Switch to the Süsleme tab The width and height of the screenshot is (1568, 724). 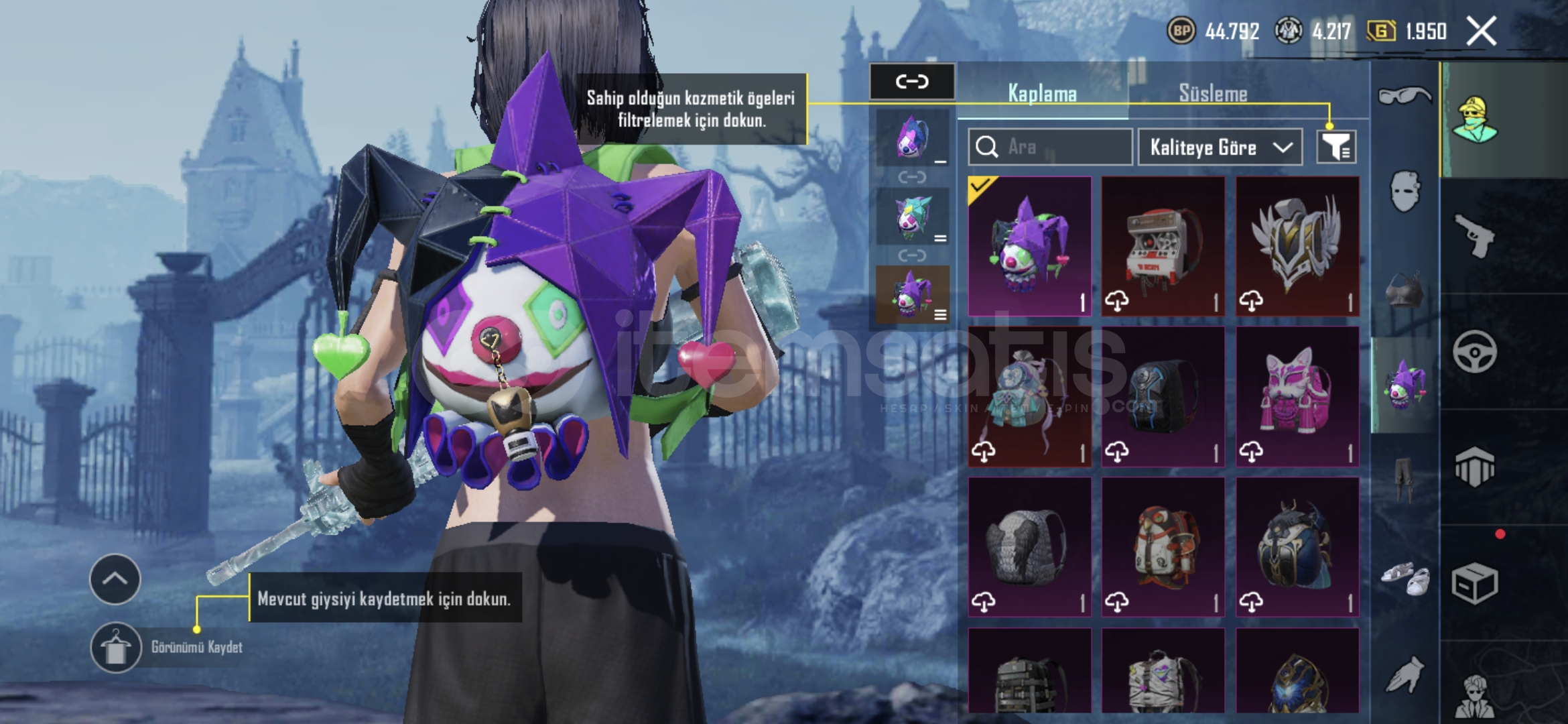click(1213, 93)
